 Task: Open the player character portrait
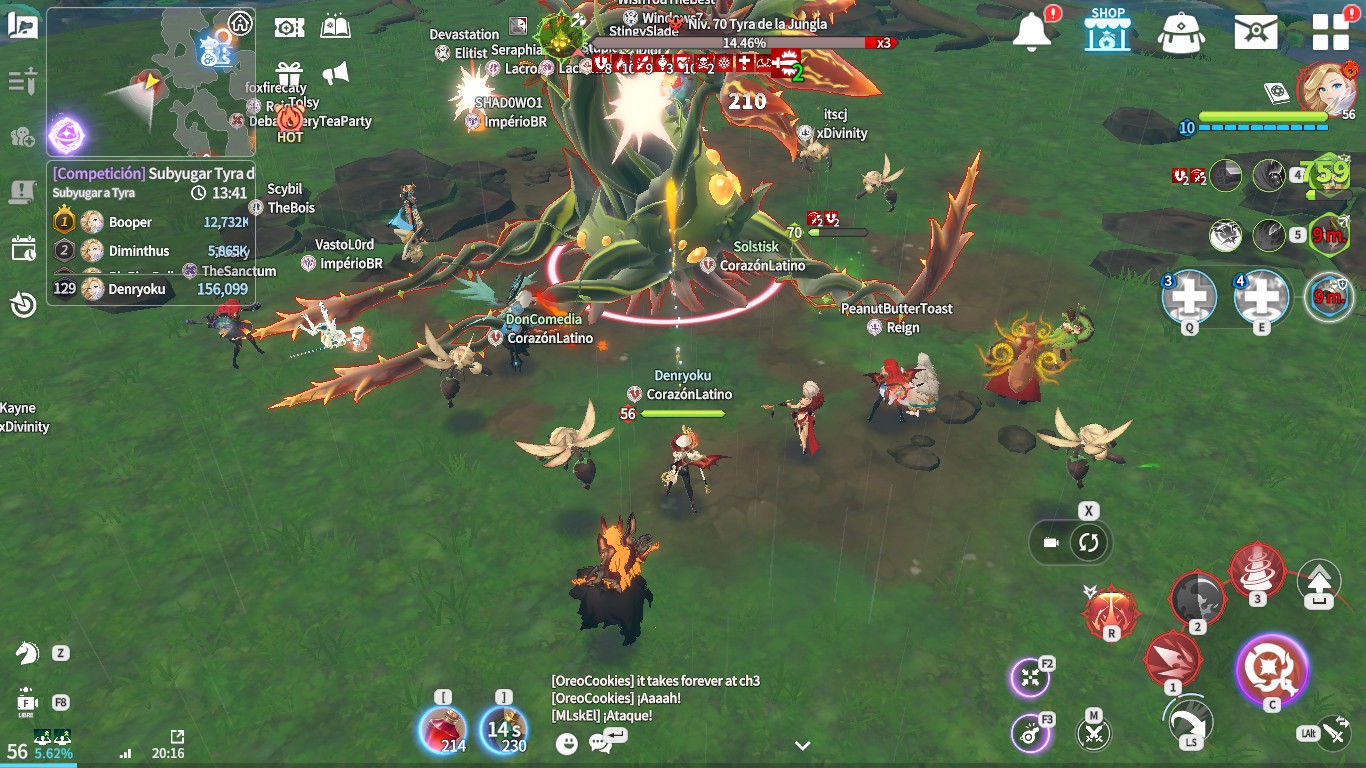(x=1326, y=88)
